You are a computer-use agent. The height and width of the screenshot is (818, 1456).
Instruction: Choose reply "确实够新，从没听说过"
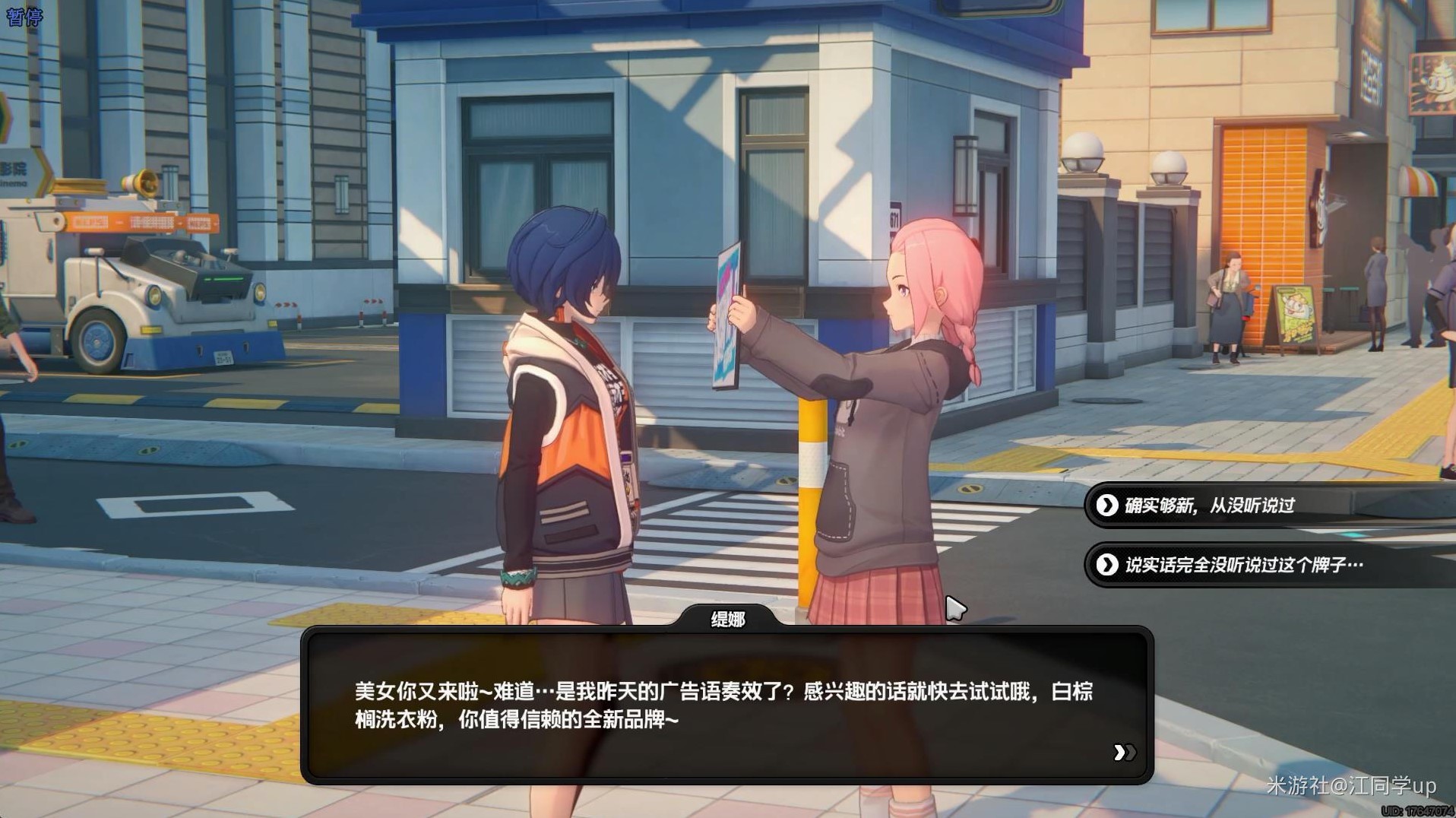click(x=1210, y=506)
